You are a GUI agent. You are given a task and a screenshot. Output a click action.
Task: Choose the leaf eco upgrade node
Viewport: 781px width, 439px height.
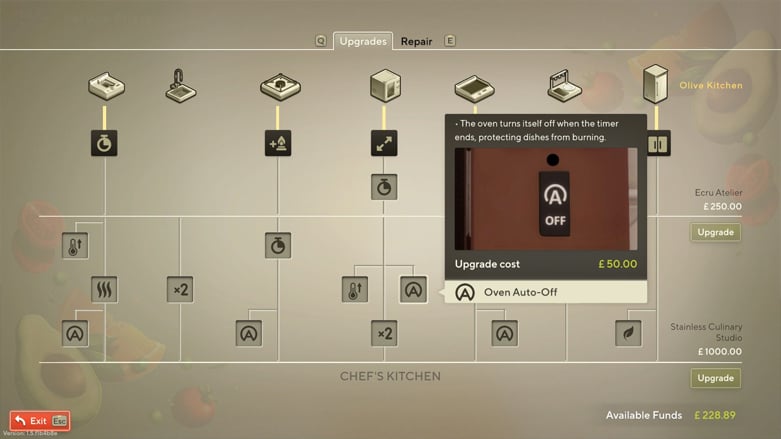[628, 333]
